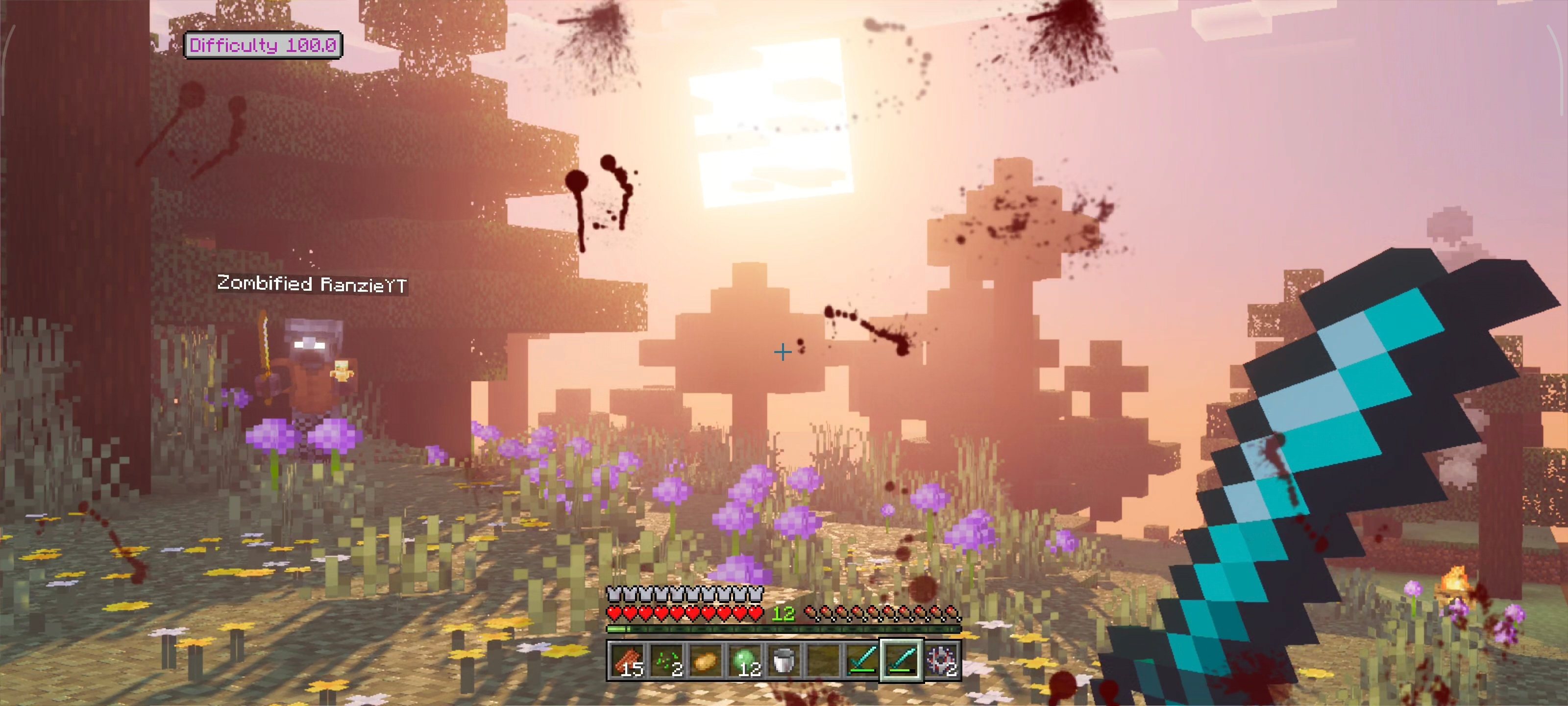
Task: Select the slimeball stack of 12
Action: pos(744,660)
